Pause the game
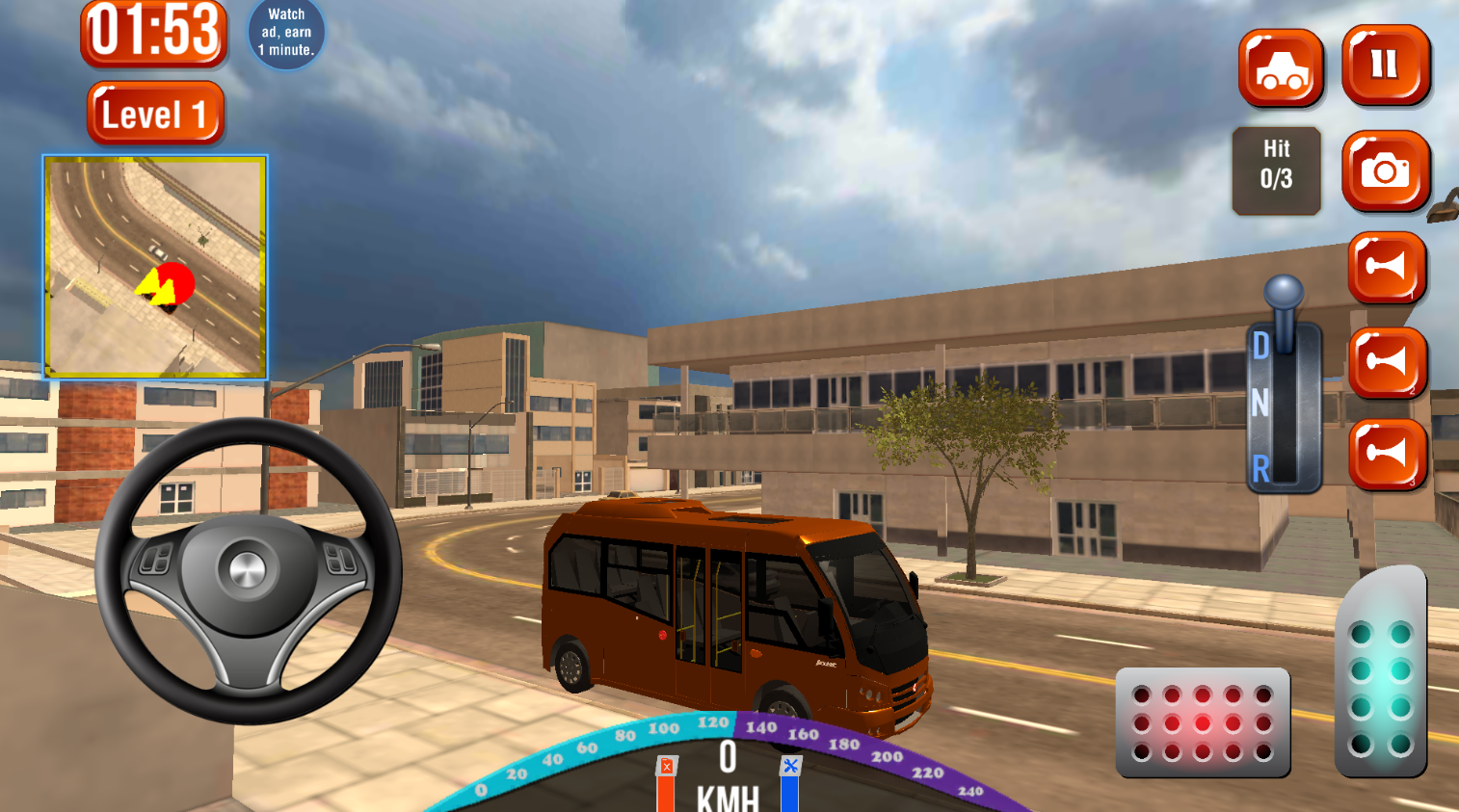 pos(1386,68)
